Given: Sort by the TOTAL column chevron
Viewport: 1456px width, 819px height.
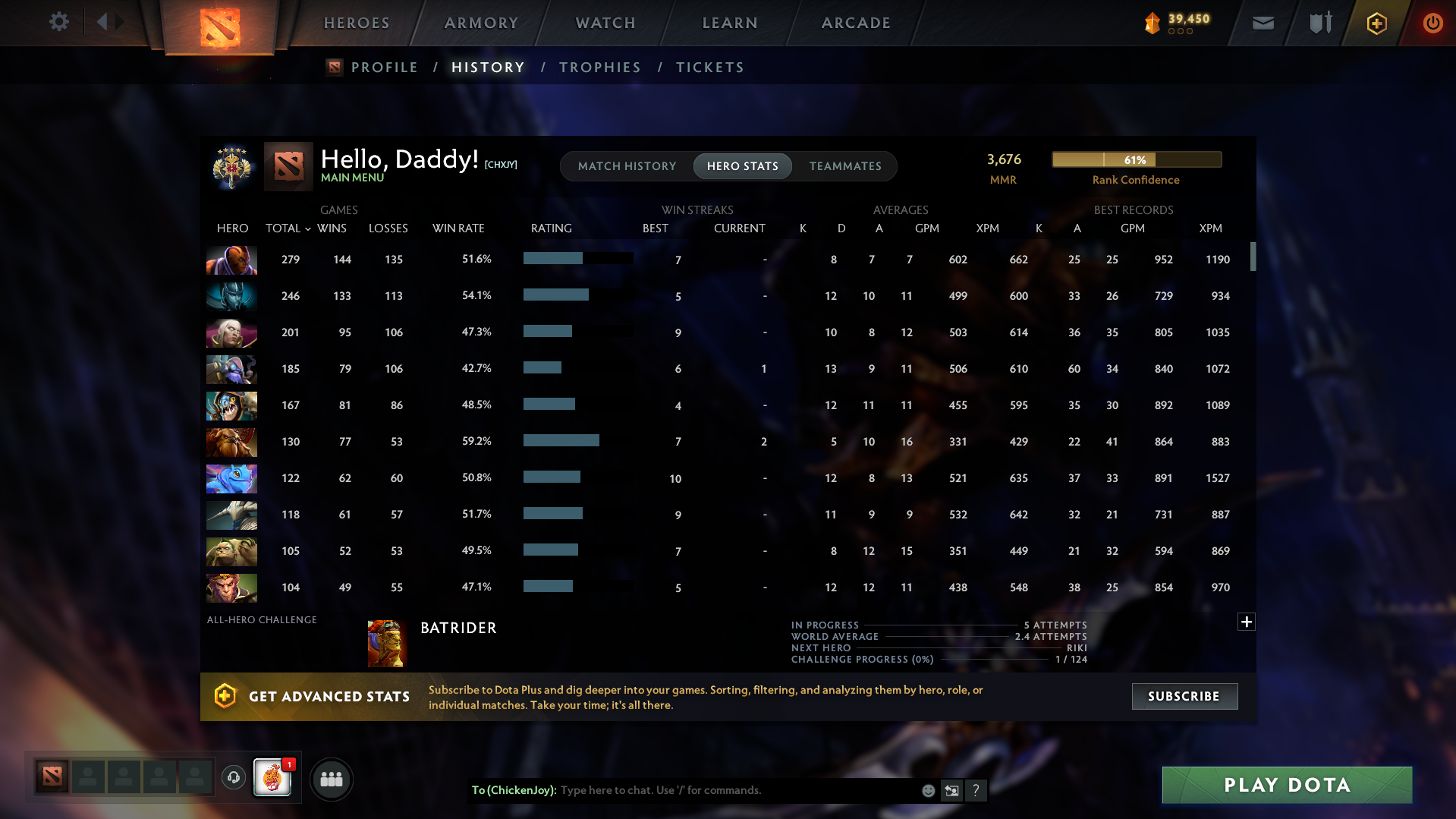Looking at the screenshot, I should 307,228.
